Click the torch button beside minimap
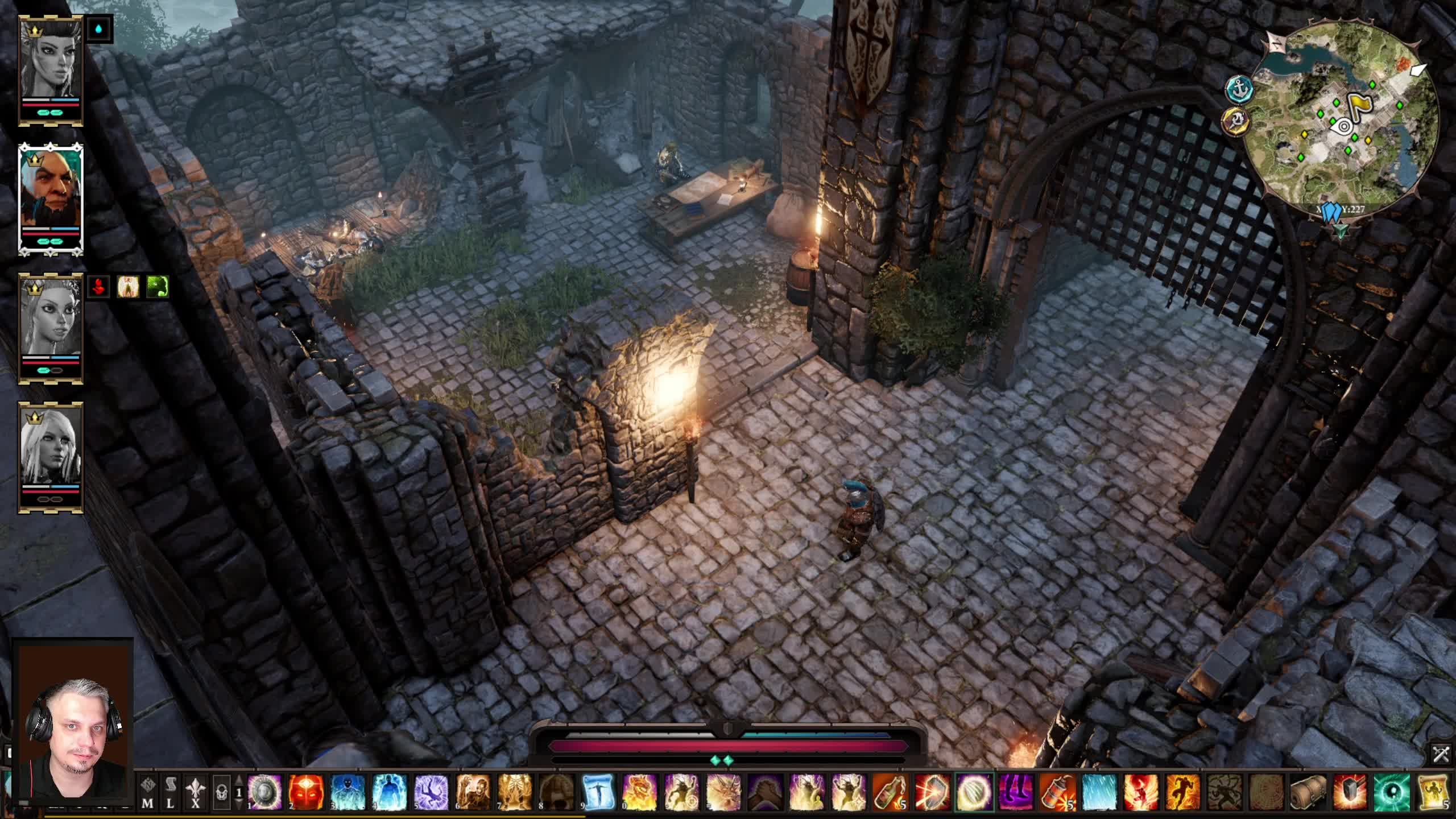Viewport: 1456px width, 819px height. (1235, 121)
